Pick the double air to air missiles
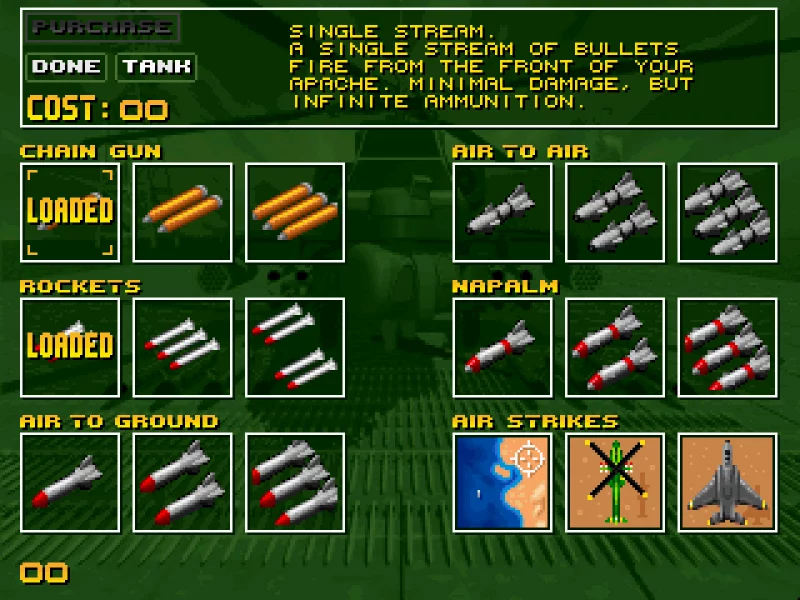The image size is (800, 600). (614, 212)
